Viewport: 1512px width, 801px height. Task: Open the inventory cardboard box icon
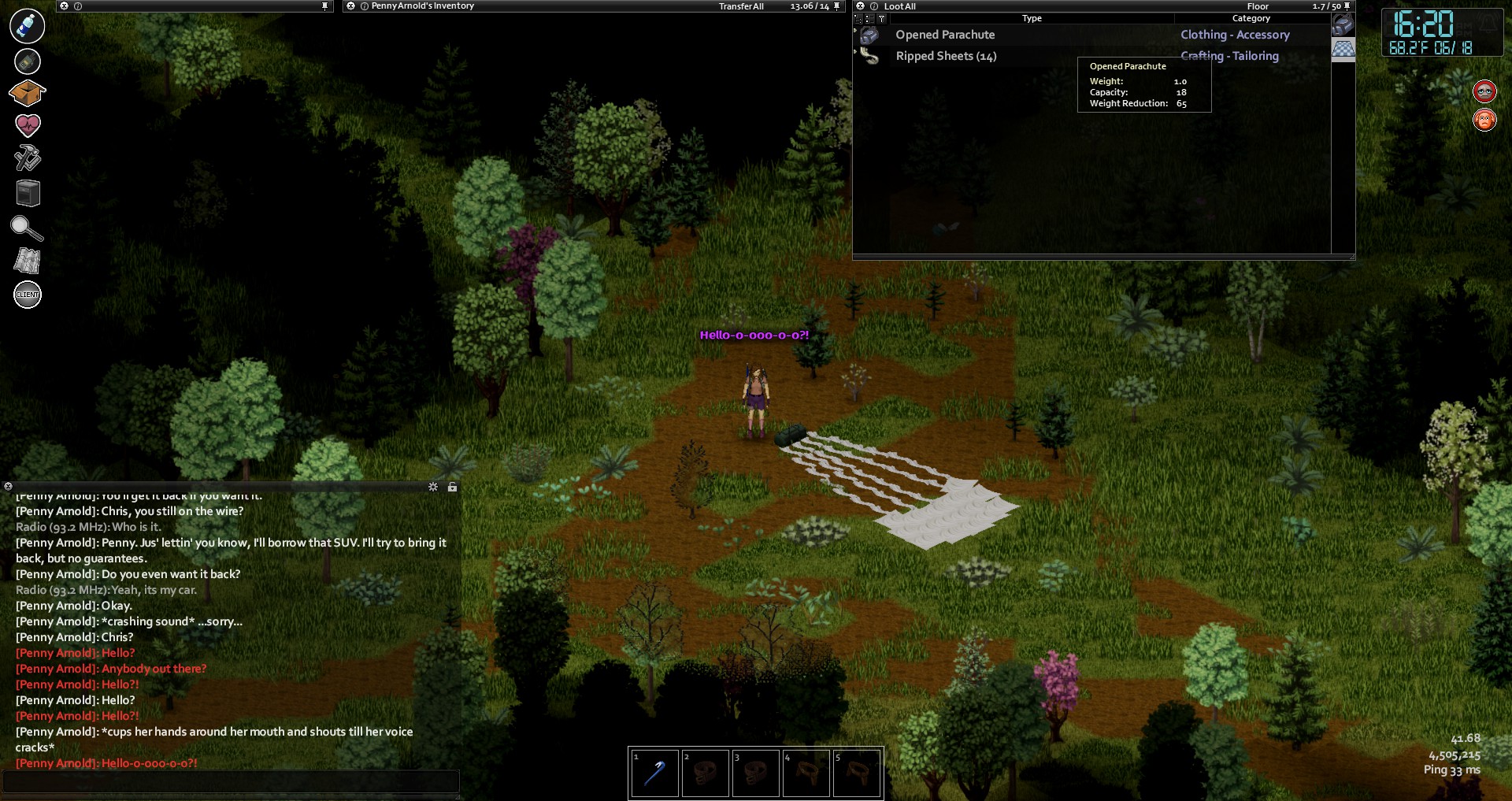(27, 93)
